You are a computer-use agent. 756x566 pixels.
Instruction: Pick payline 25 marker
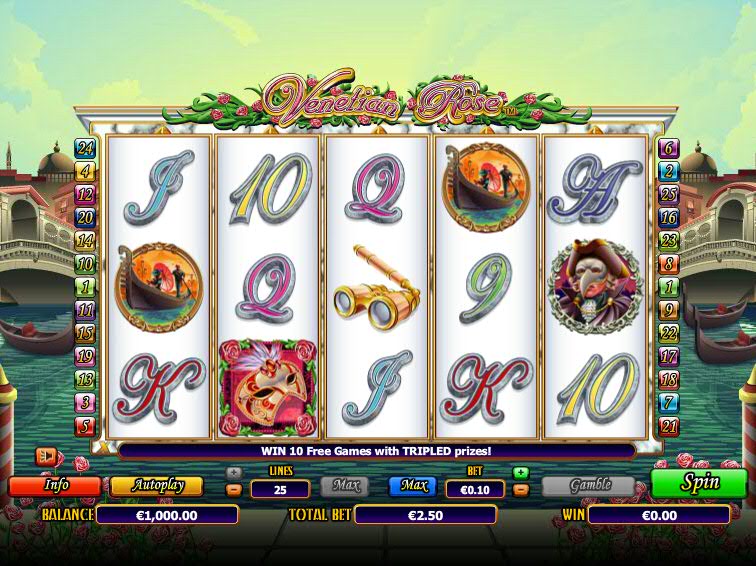(669, 194)
